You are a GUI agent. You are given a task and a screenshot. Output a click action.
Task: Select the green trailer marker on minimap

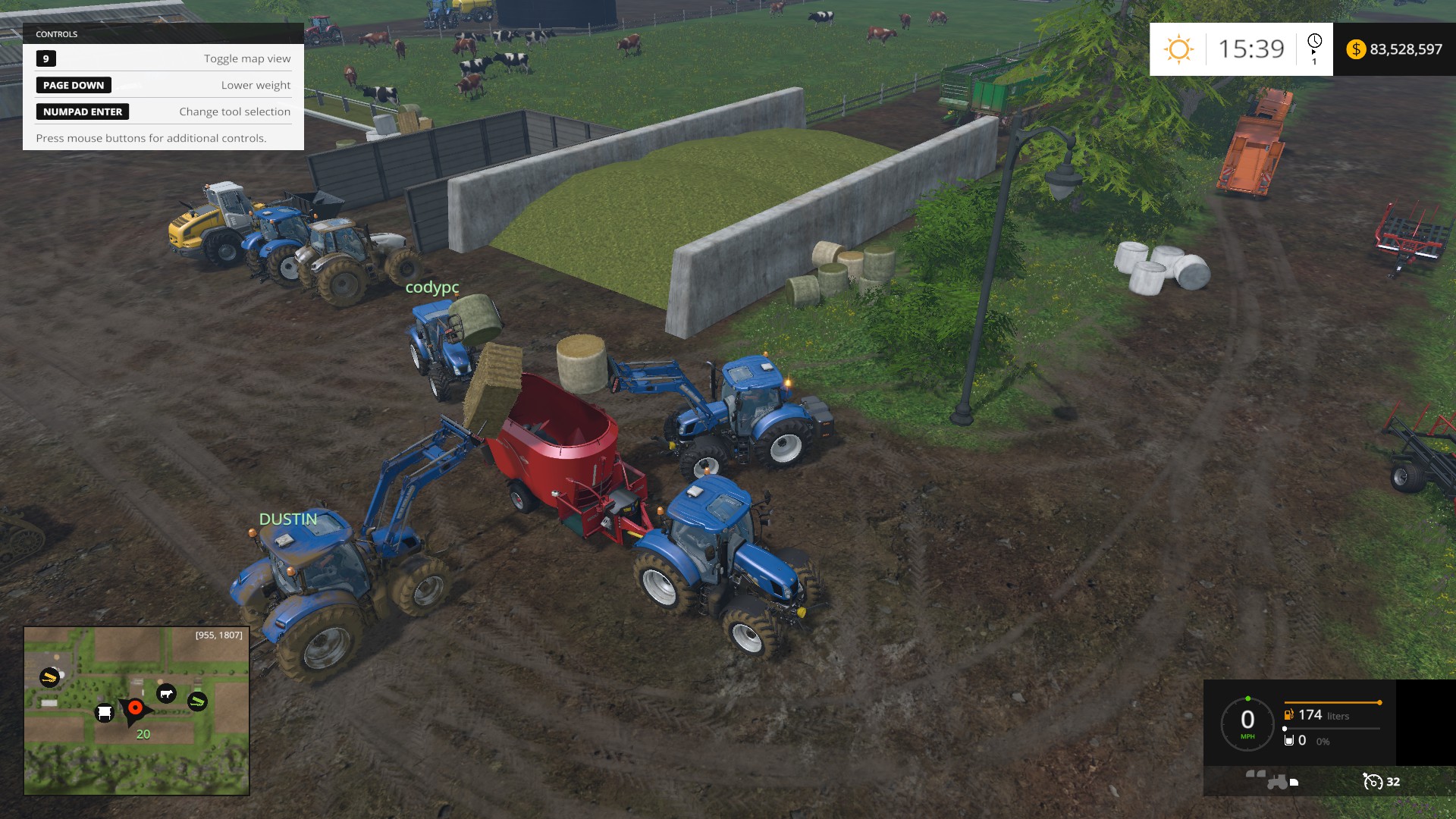(x=197, y=701)
